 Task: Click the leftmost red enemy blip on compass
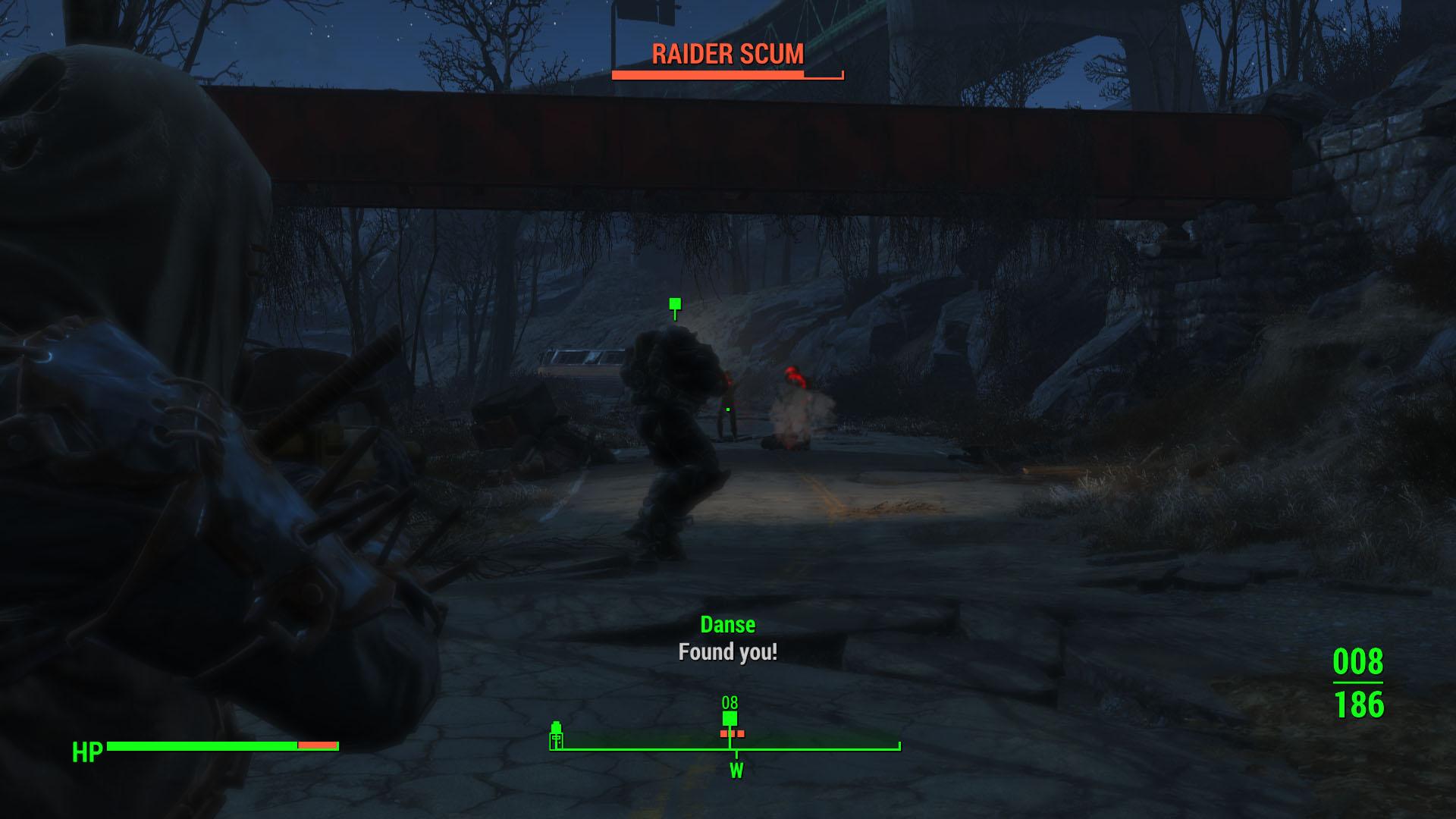[x=724, y=734]
